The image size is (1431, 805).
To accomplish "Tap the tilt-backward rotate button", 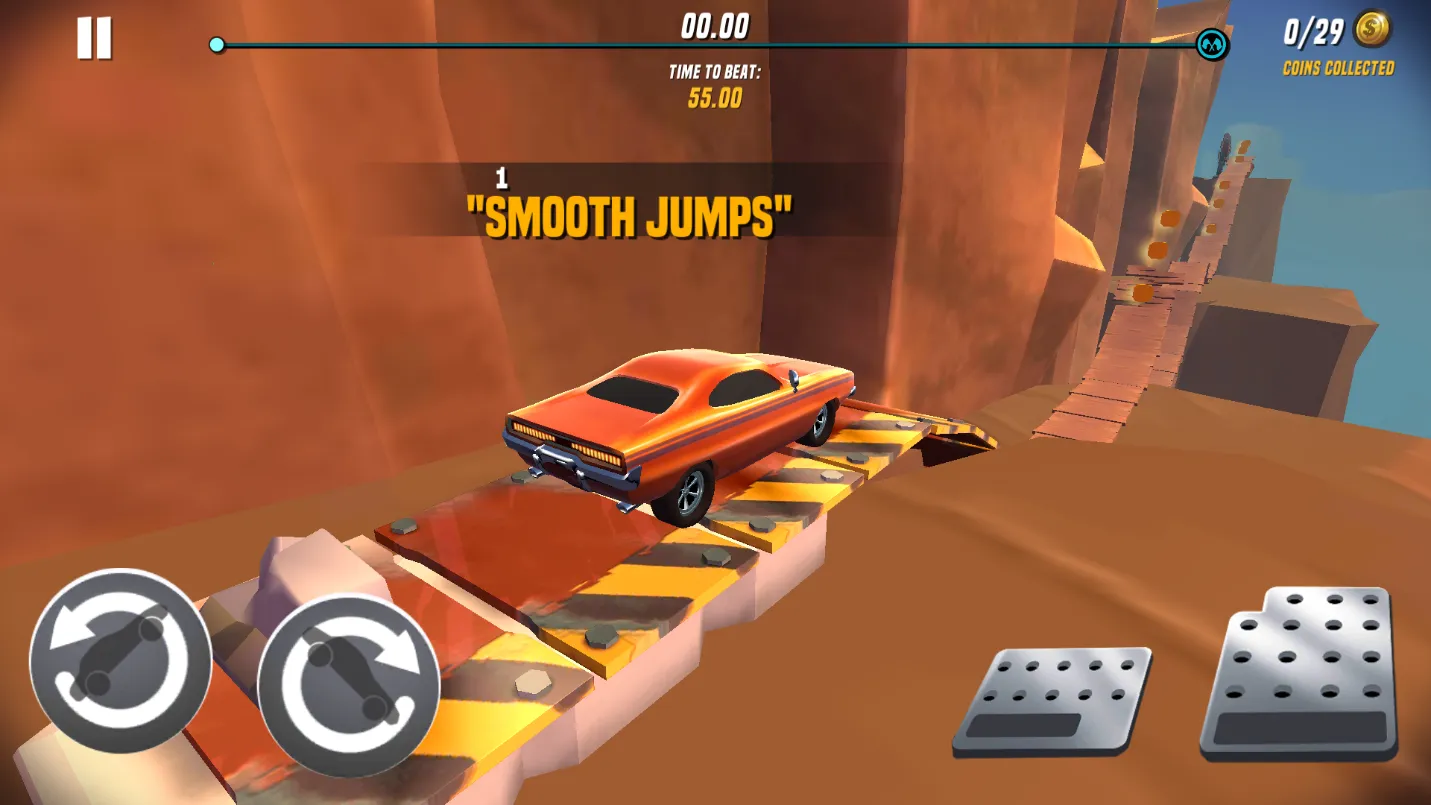I will pos(120,660).
